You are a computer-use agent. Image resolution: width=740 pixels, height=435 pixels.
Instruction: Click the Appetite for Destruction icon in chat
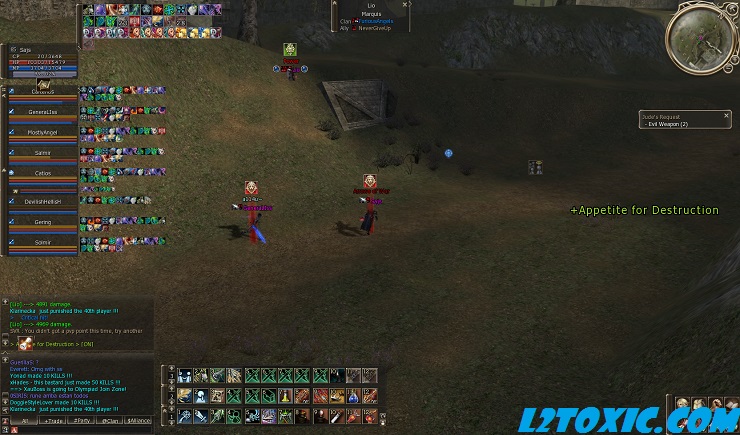23,344
